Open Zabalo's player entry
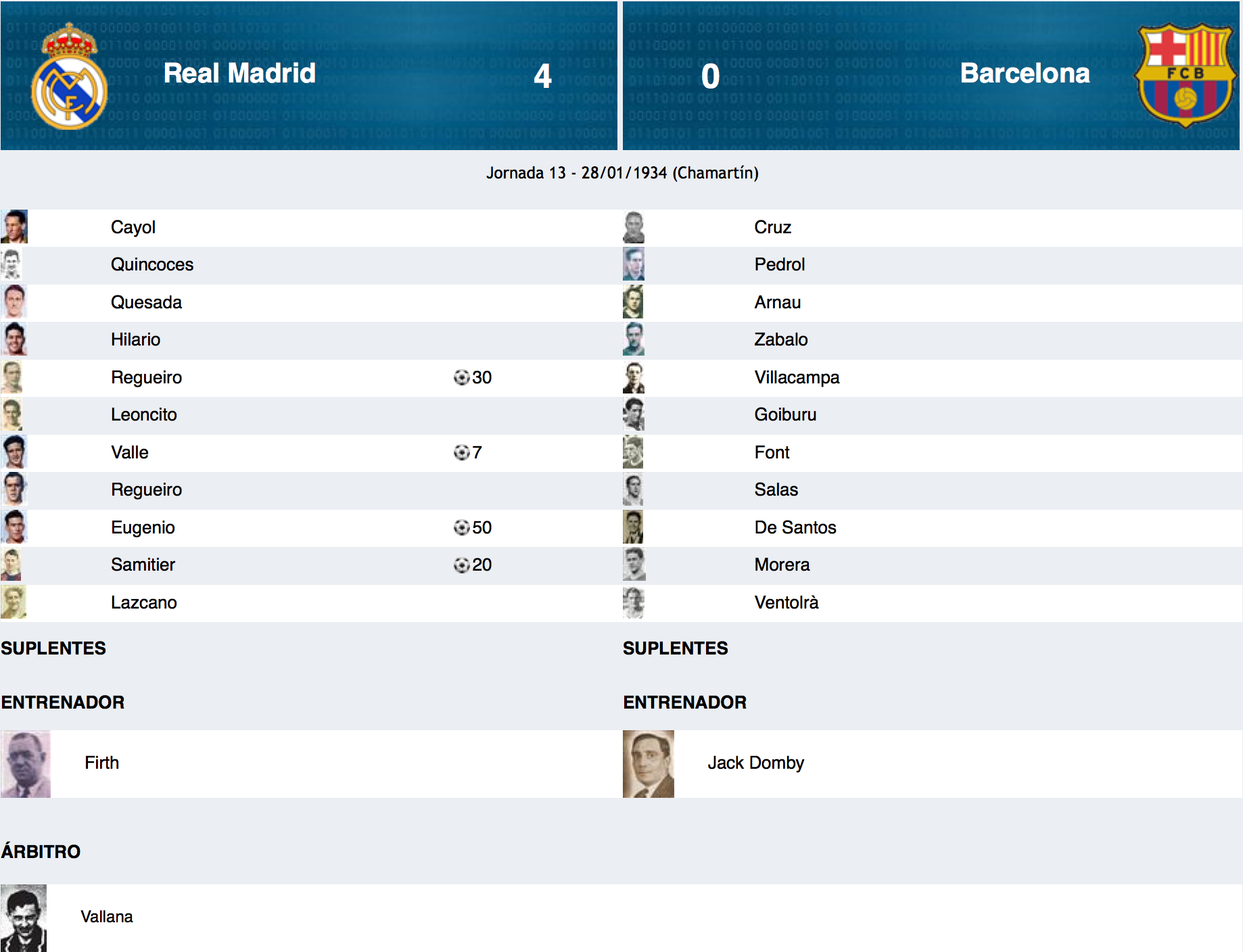Screen dimensions: 1243x952 click(781, 340)
